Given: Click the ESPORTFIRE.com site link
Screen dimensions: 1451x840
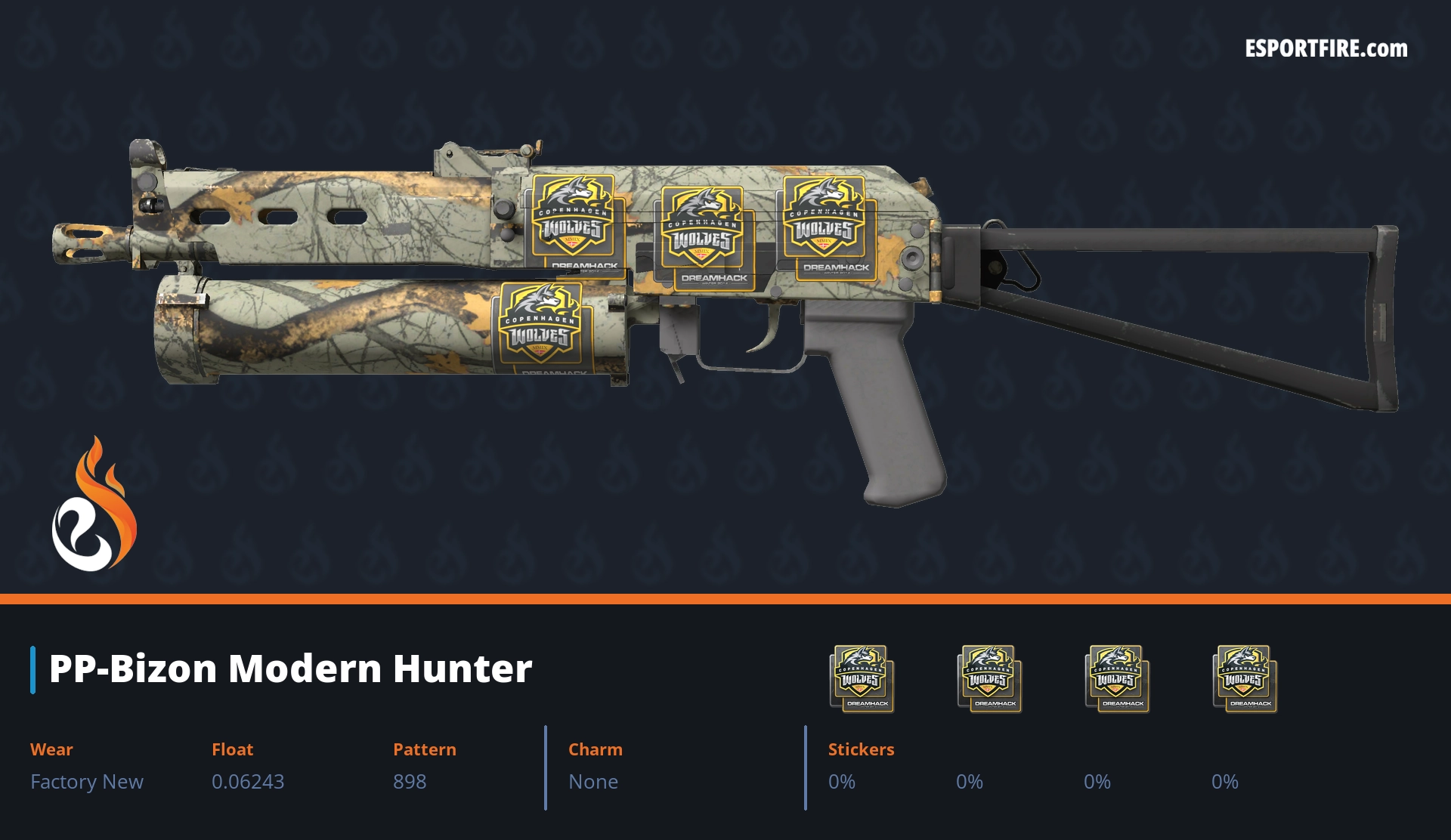Looking at the screenshot, I should 1326,49.
